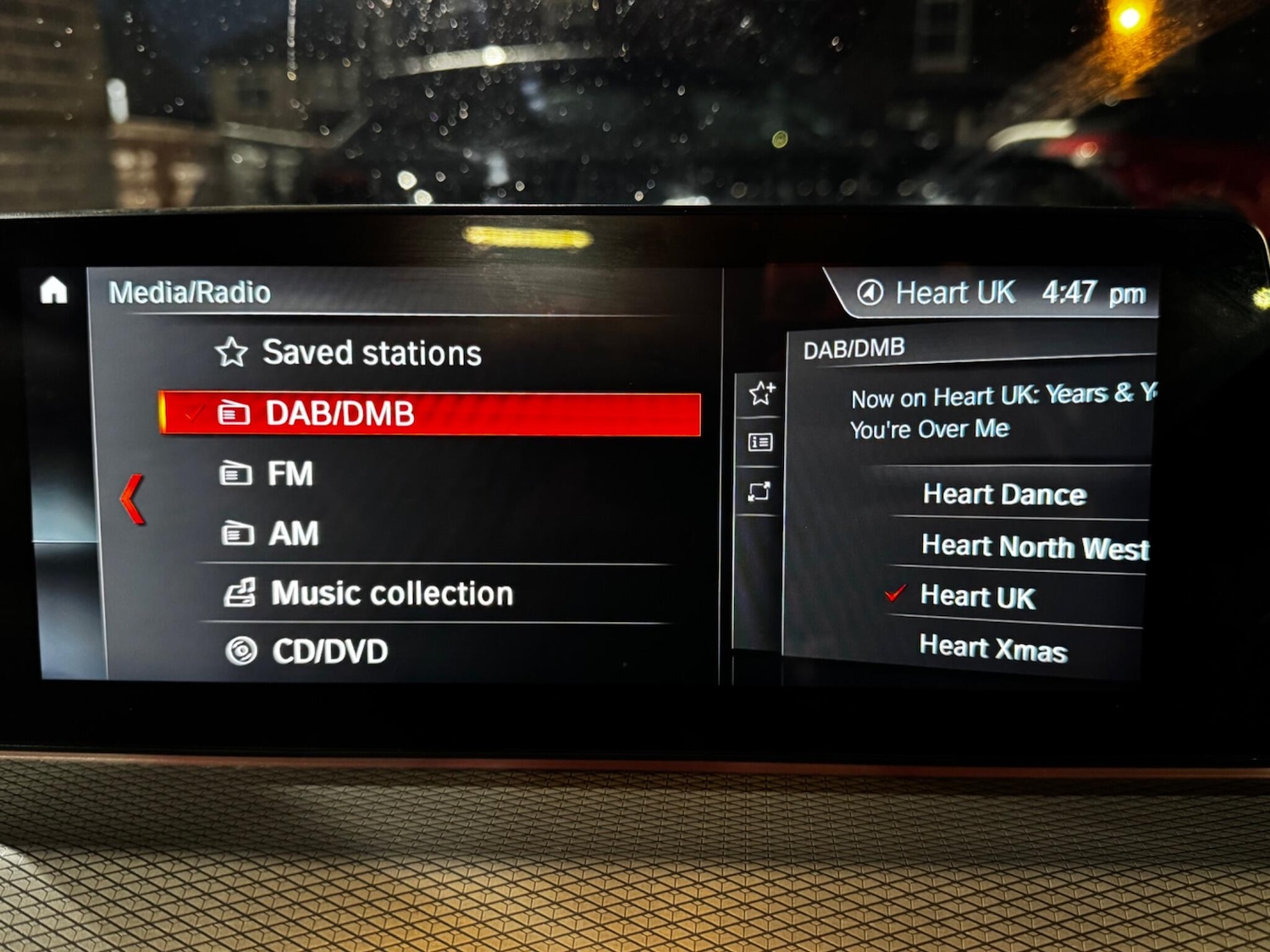Tap the split-screen expand icon

759,492
